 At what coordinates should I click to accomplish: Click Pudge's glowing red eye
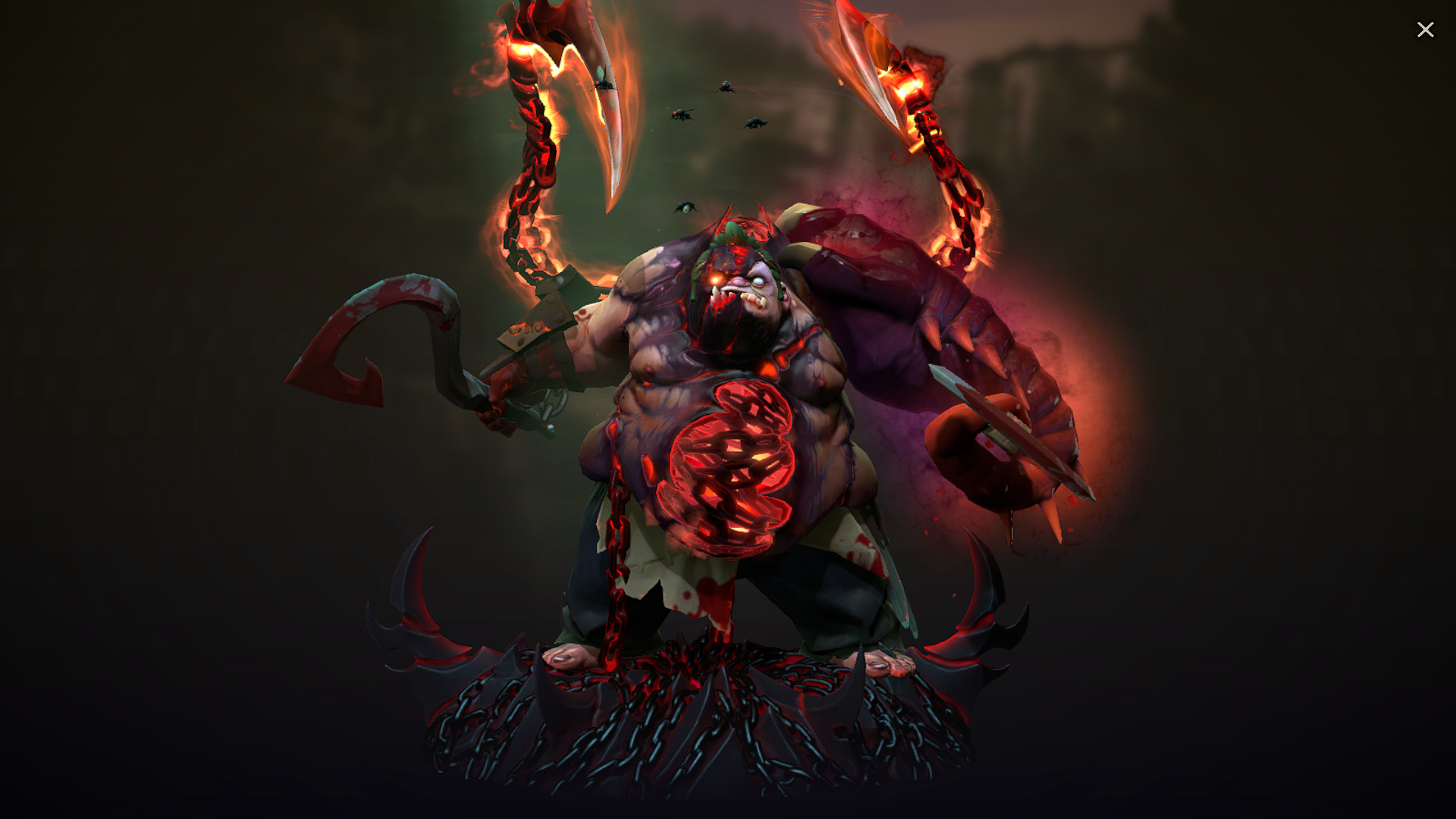(714, 279)
